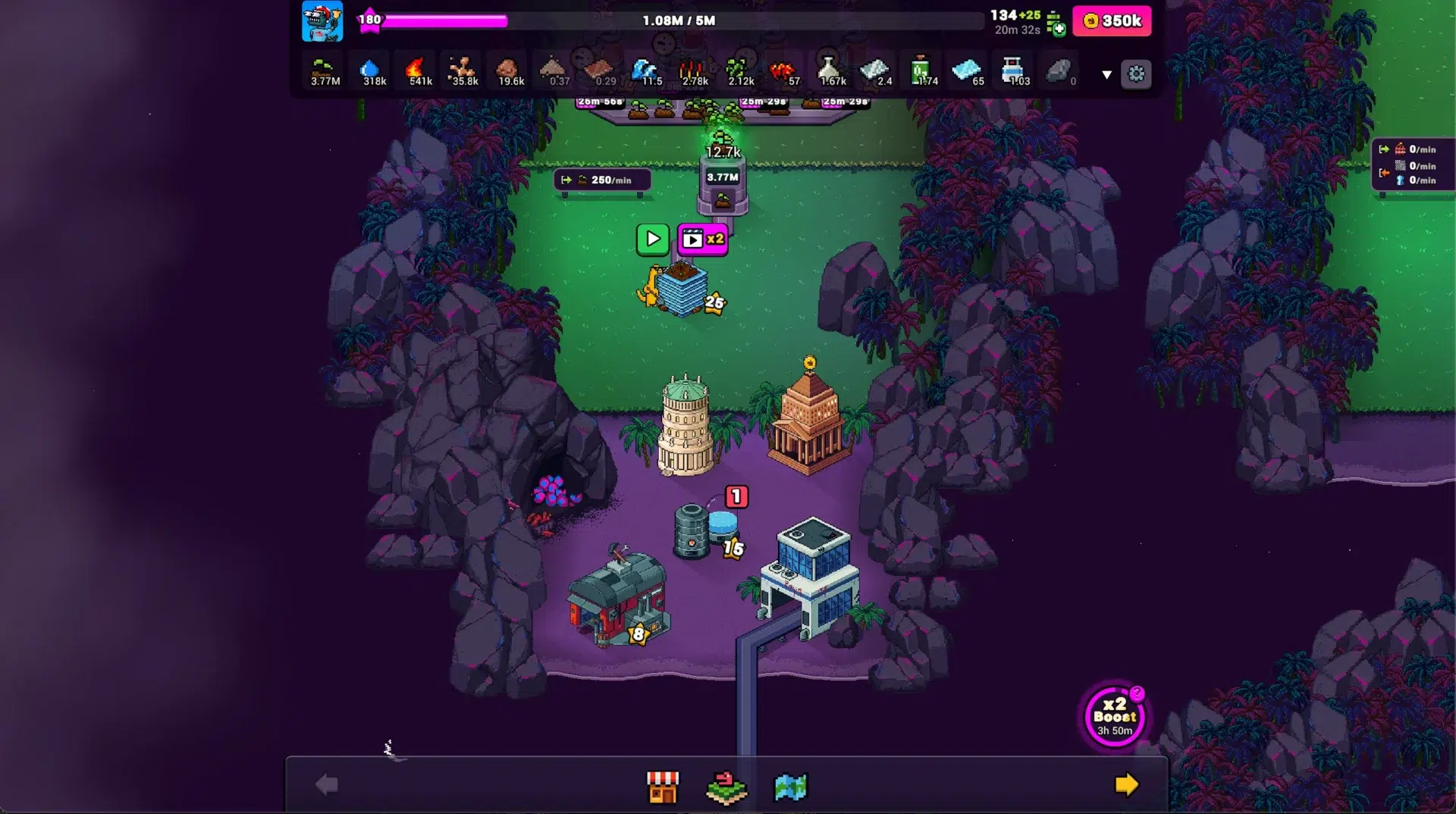
Task: Open the world map
Action: click(790, 787)
